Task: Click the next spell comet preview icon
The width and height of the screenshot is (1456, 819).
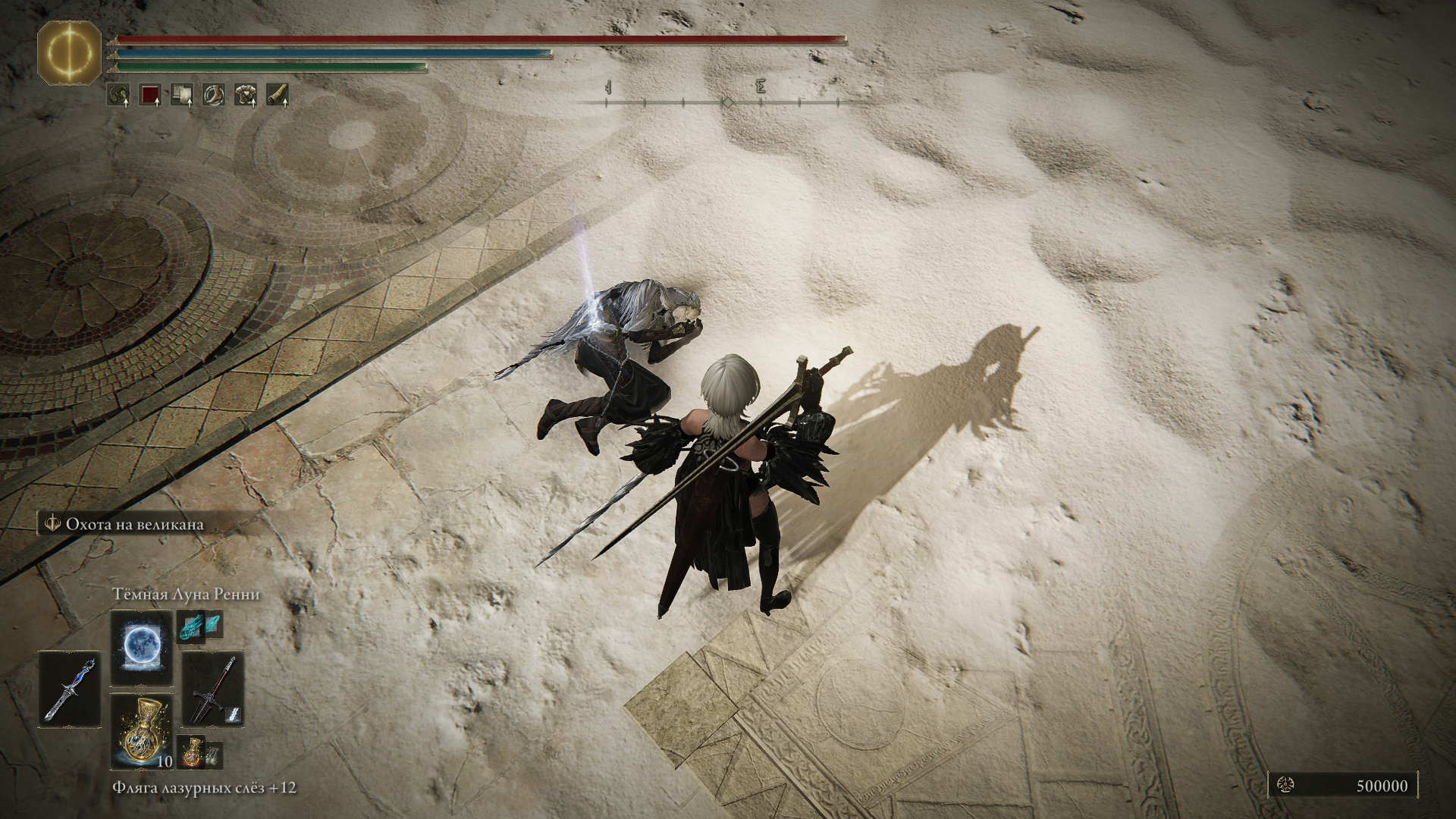Action: (191, 628)
